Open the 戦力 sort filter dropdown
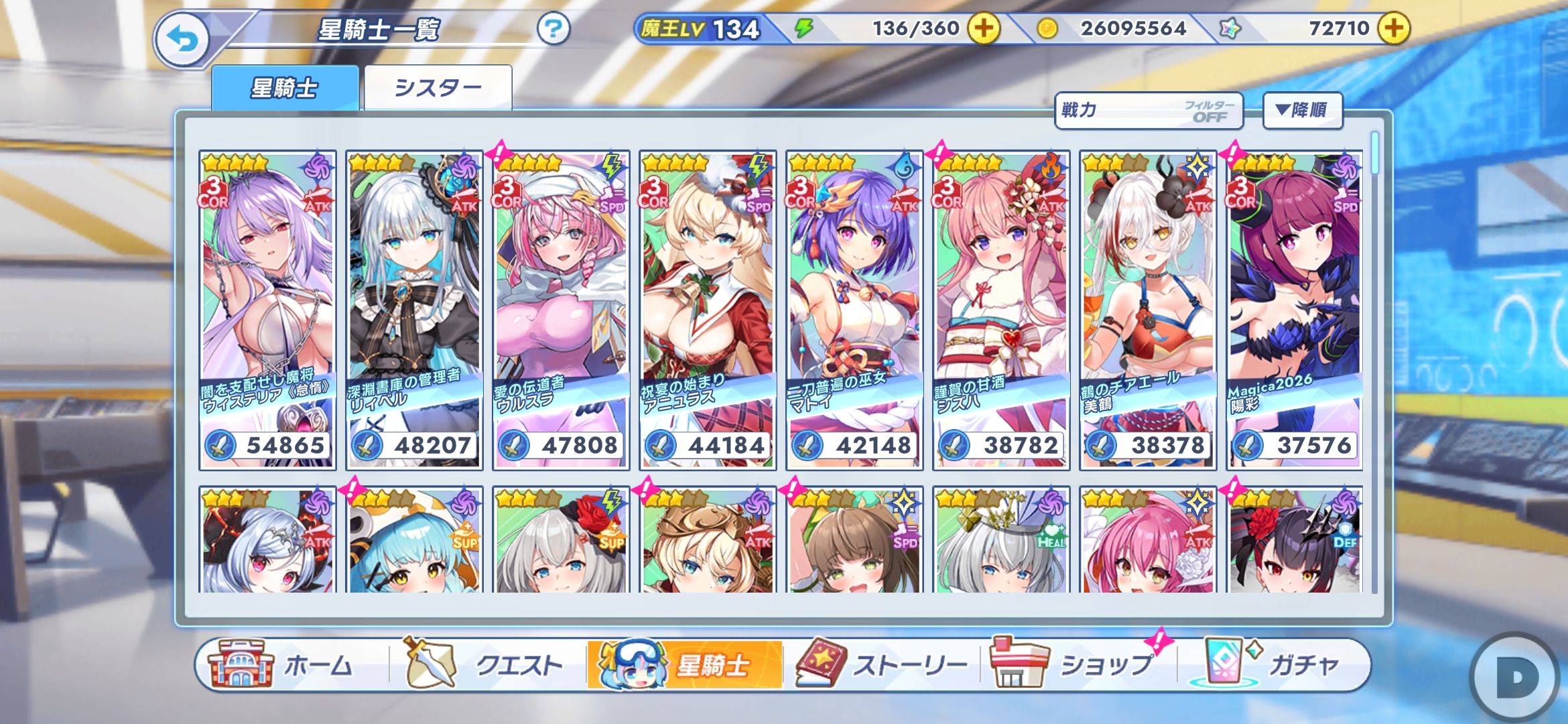Image resolution: width=1568 pixels, height=724 pixels. [x=1149, y=111]
